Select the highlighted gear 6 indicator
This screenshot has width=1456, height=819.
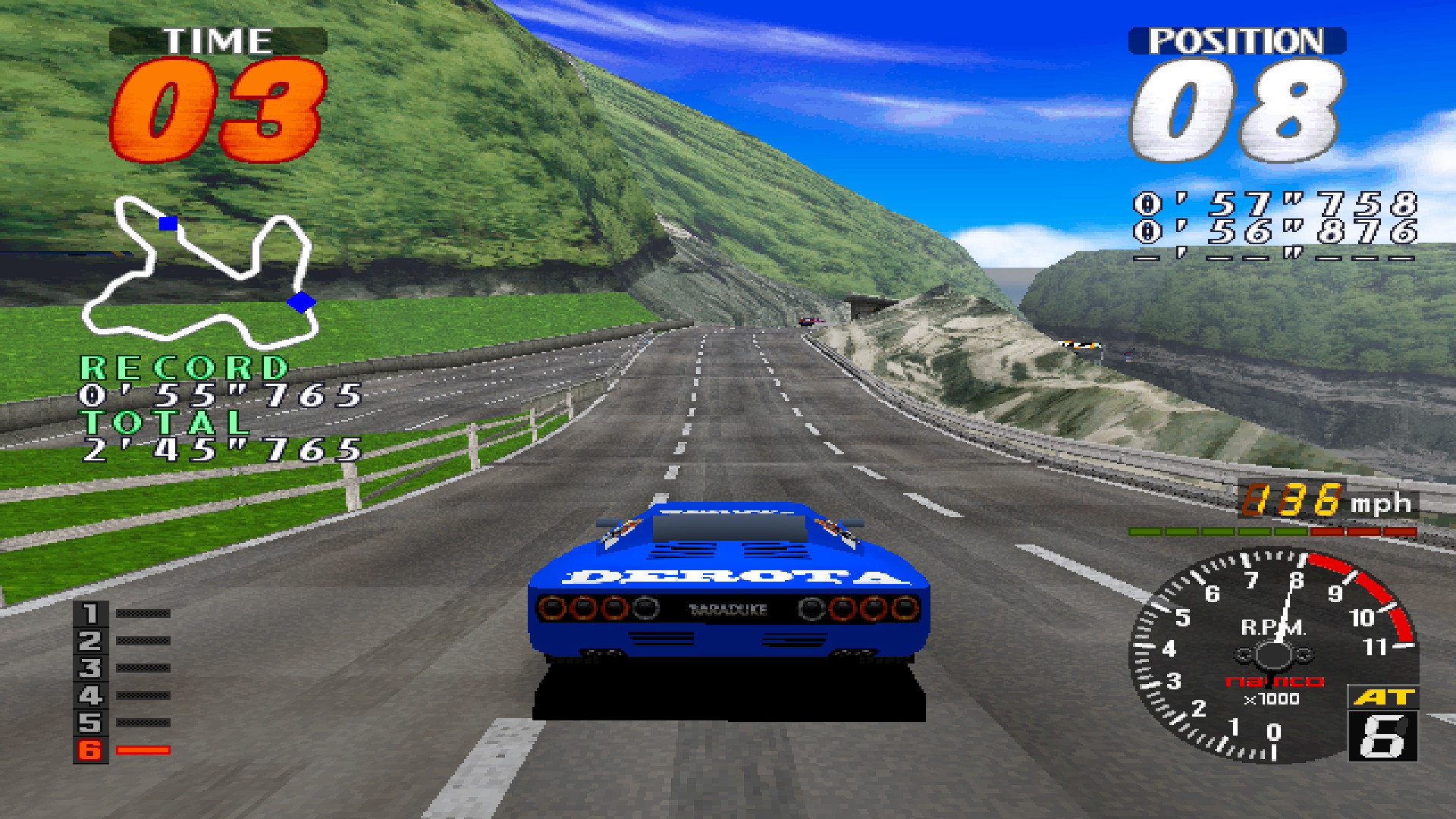(x=90, y=750)
